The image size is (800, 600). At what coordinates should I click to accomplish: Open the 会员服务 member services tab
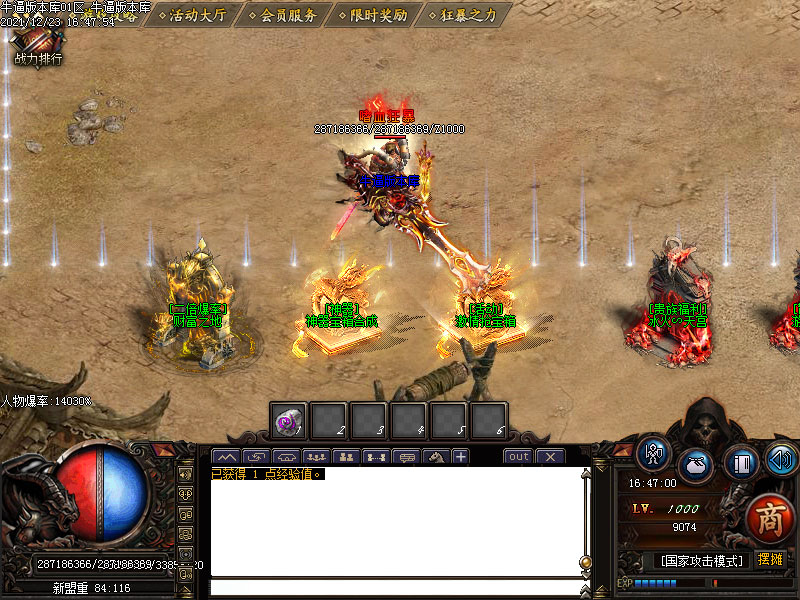pos(288,15)
